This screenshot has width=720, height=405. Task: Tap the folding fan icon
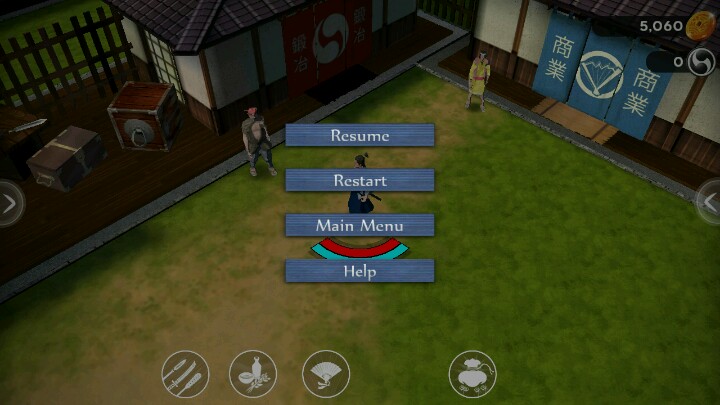click(326, 375)
